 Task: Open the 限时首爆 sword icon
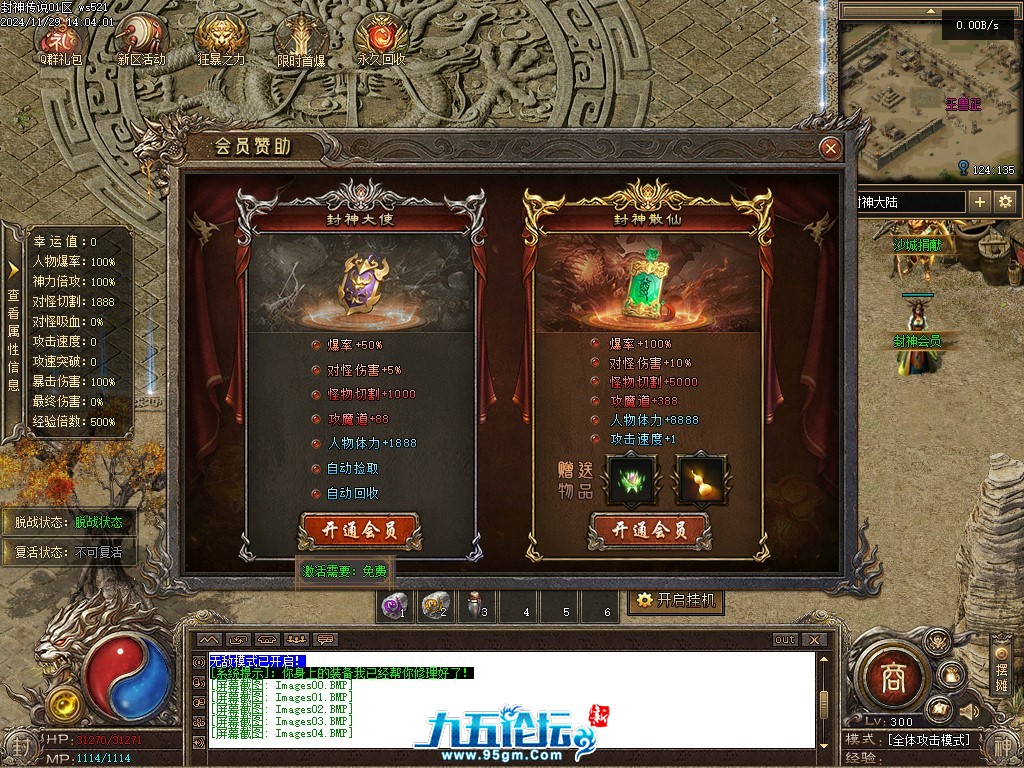point(301,40)
